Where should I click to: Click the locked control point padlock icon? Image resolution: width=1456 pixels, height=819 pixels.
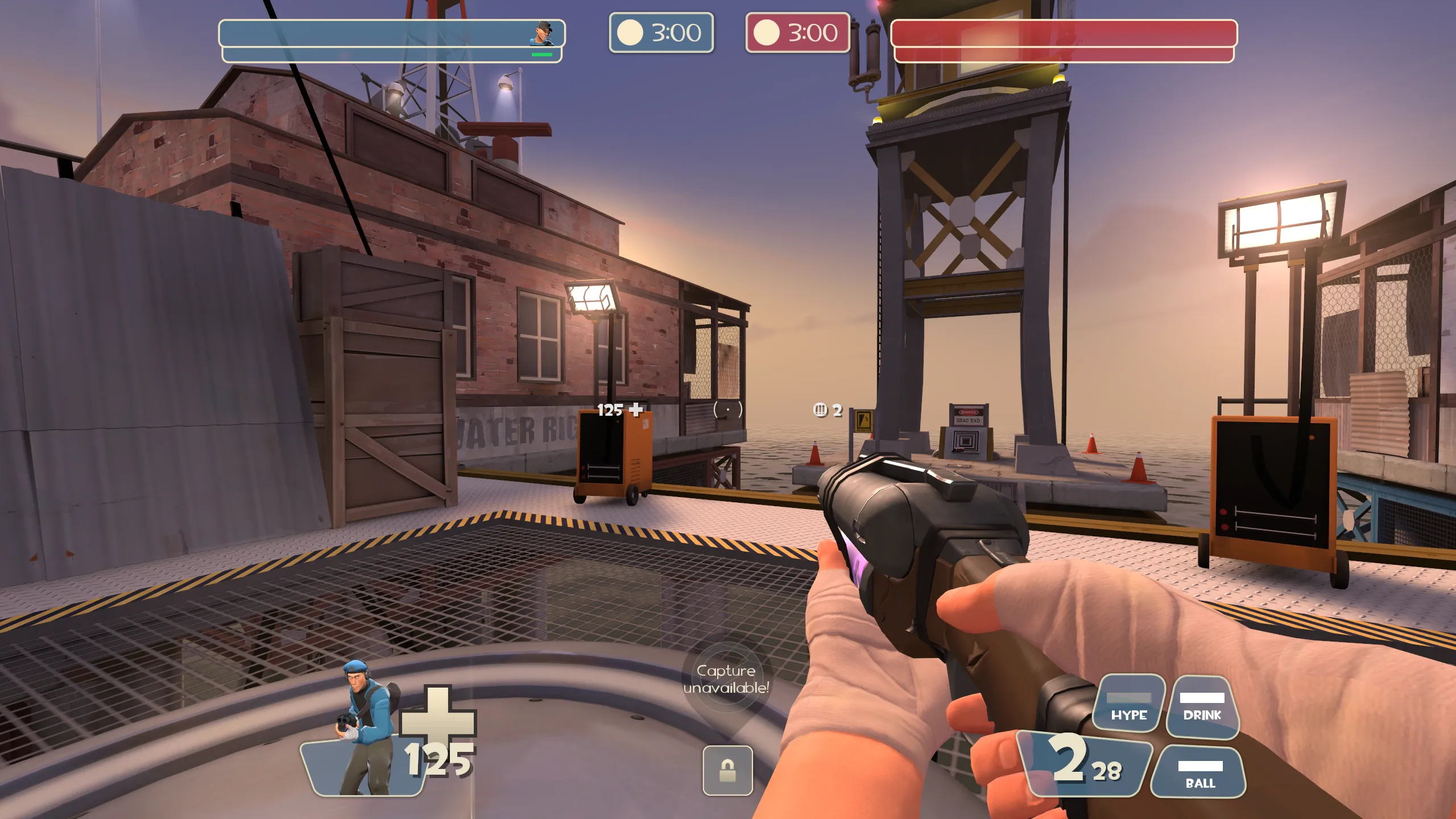coord(727,771)
